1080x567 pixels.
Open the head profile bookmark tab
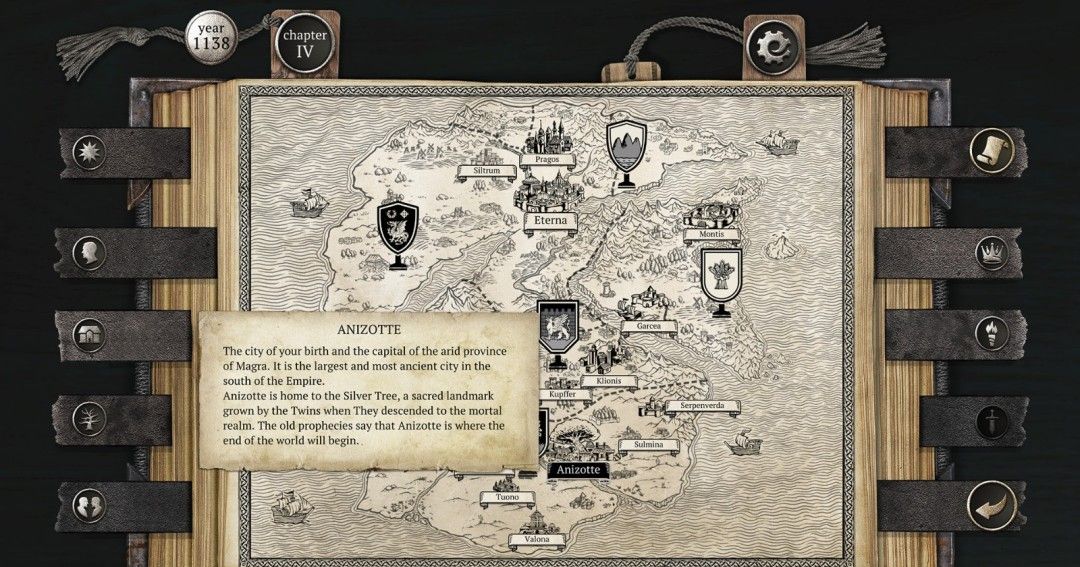tap(90, 252)
